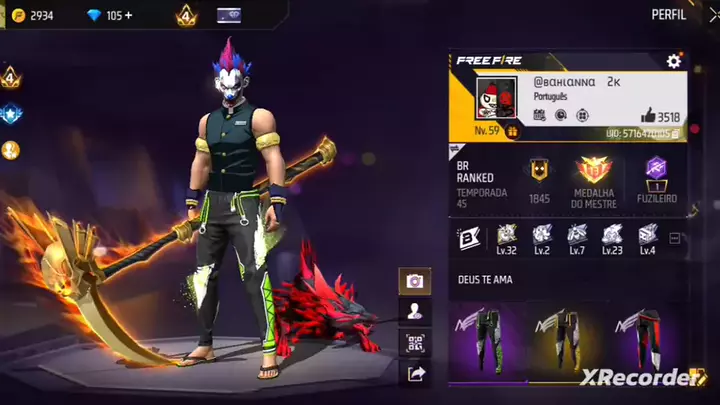This screenshot has width=720, height=405.
Task: Choose the green and black pants thumbnail
Action: pyautogui.click(x=490, y=341)
